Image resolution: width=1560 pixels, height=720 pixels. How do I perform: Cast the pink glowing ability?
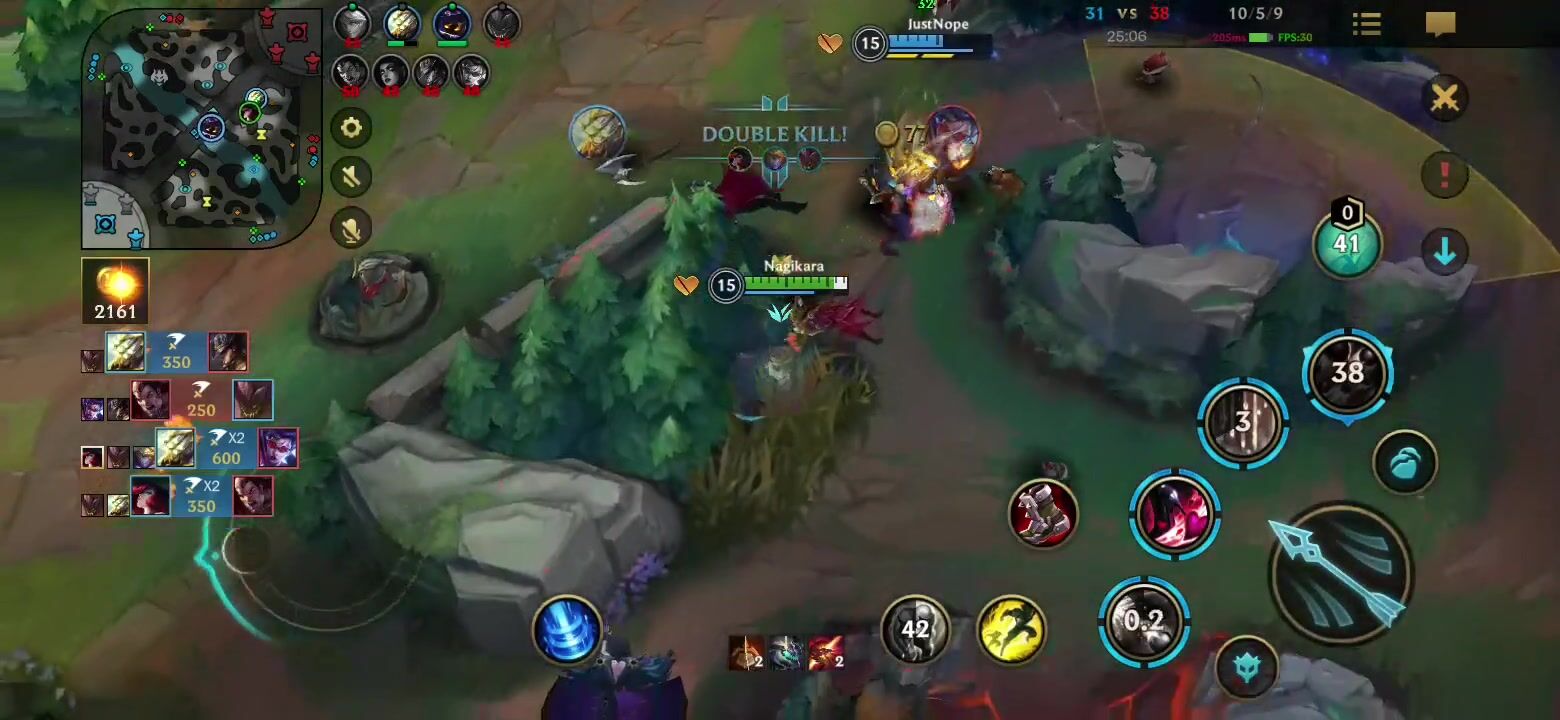[1175, 514]
